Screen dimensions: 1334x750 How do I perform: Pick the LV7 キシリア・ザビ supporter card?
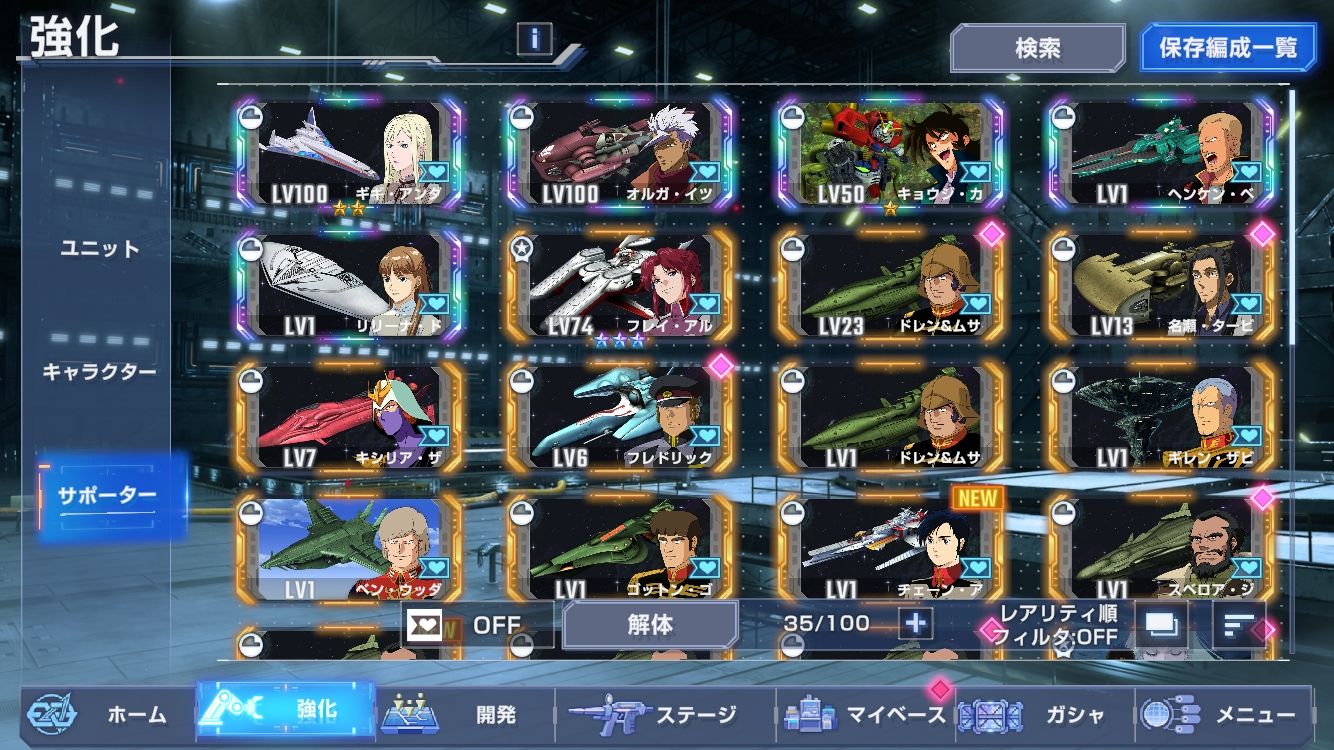350,417
